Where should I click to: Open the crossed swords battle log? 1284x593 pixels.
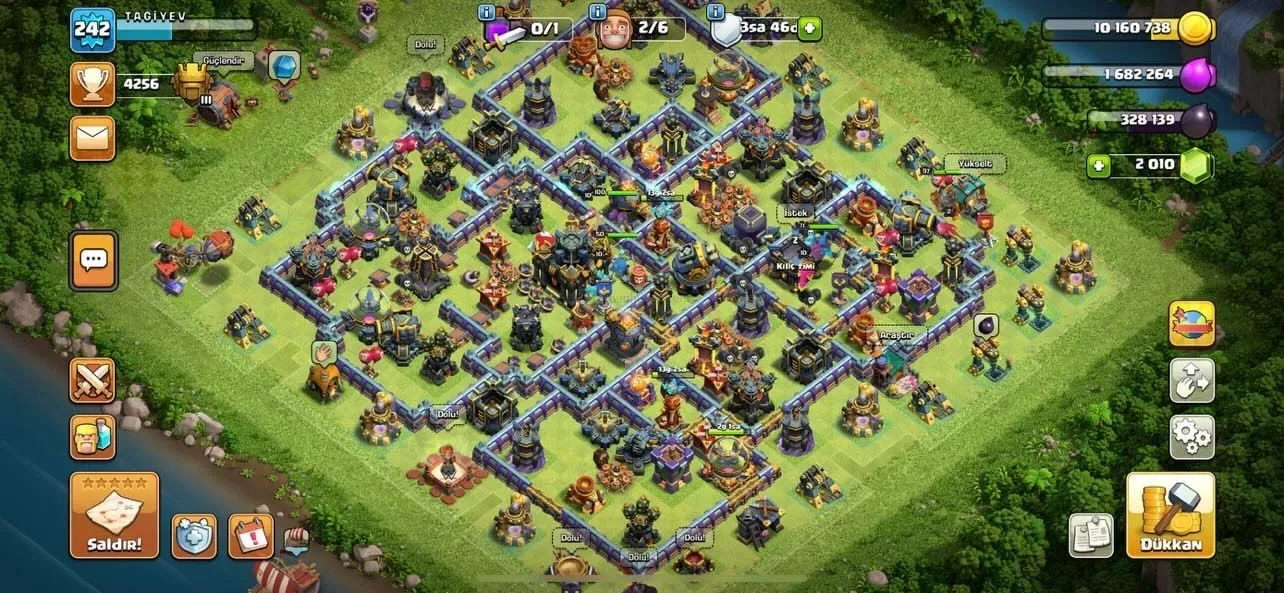(92, 380)
